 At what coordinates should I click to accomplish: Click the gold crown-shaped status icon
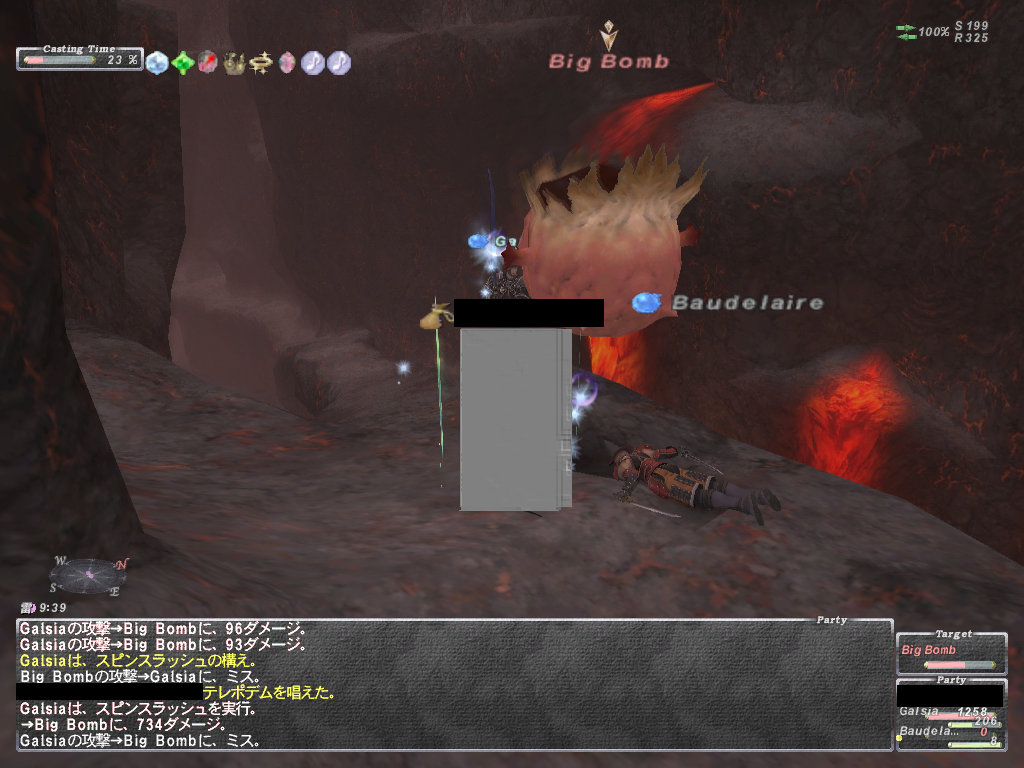pyautogui.click(x=234, y=63)
